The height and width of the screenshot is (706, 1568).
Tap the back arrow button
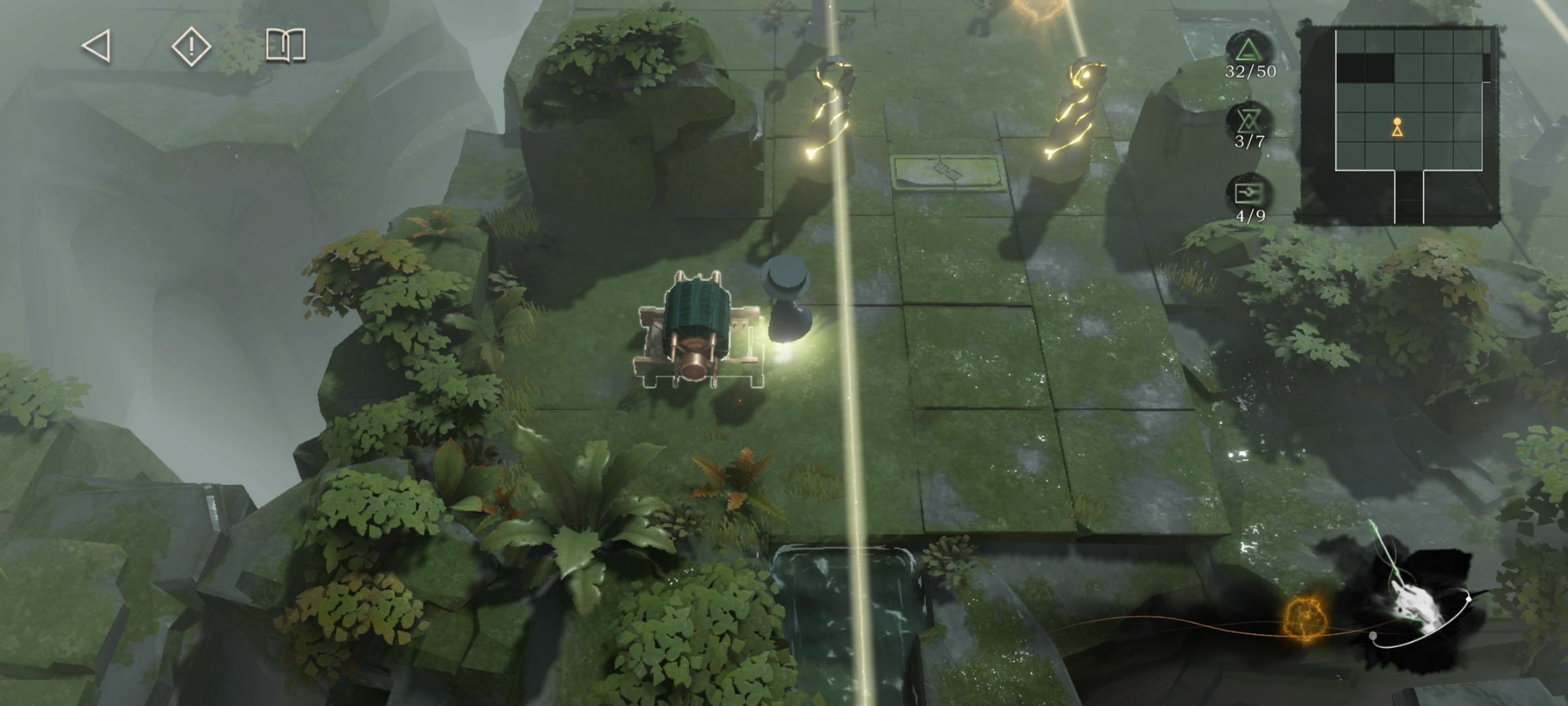pos(96,46)
